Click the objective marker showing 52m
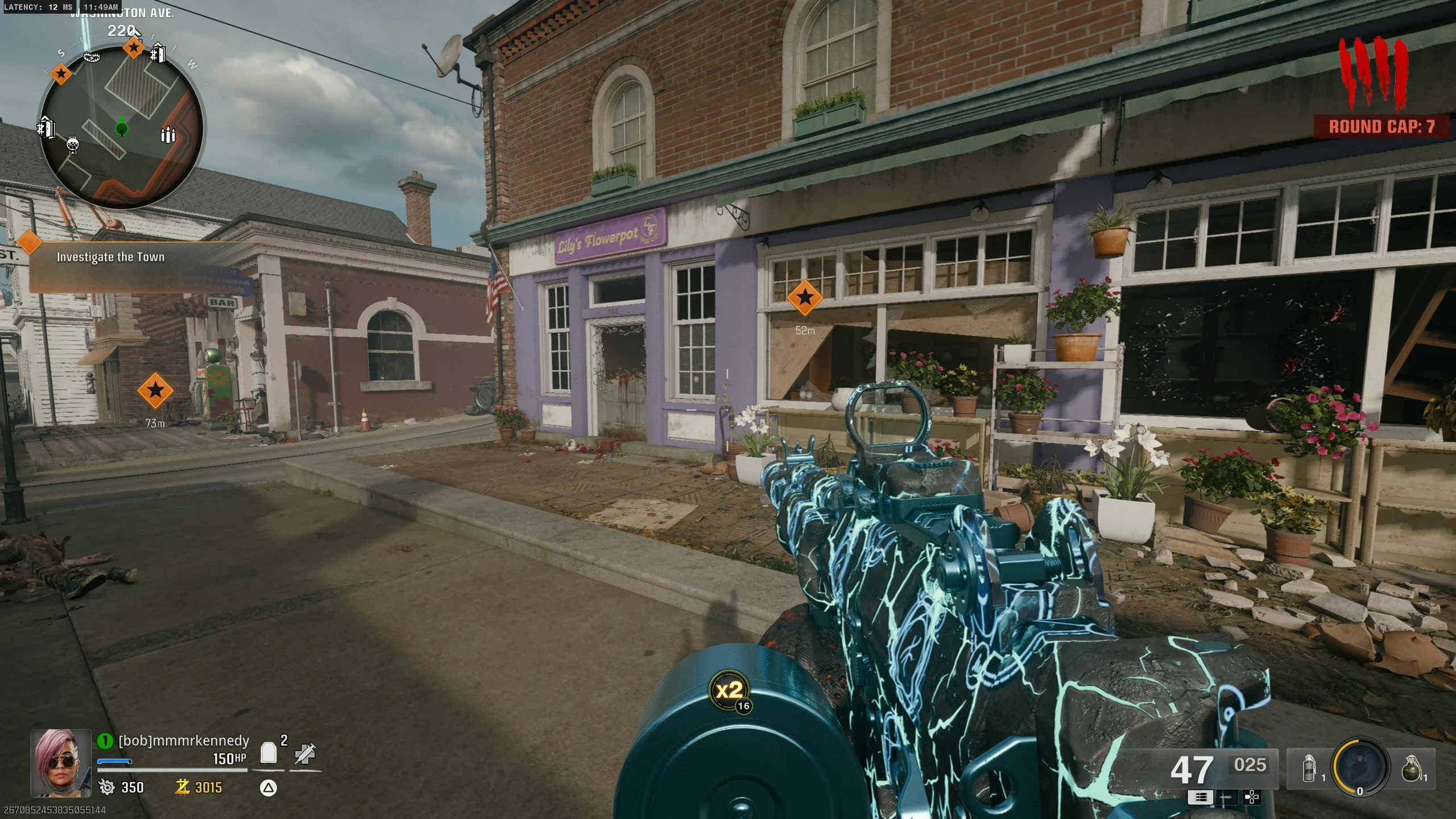This screenshot has width=1456, height=819. [x=805, y=297]
